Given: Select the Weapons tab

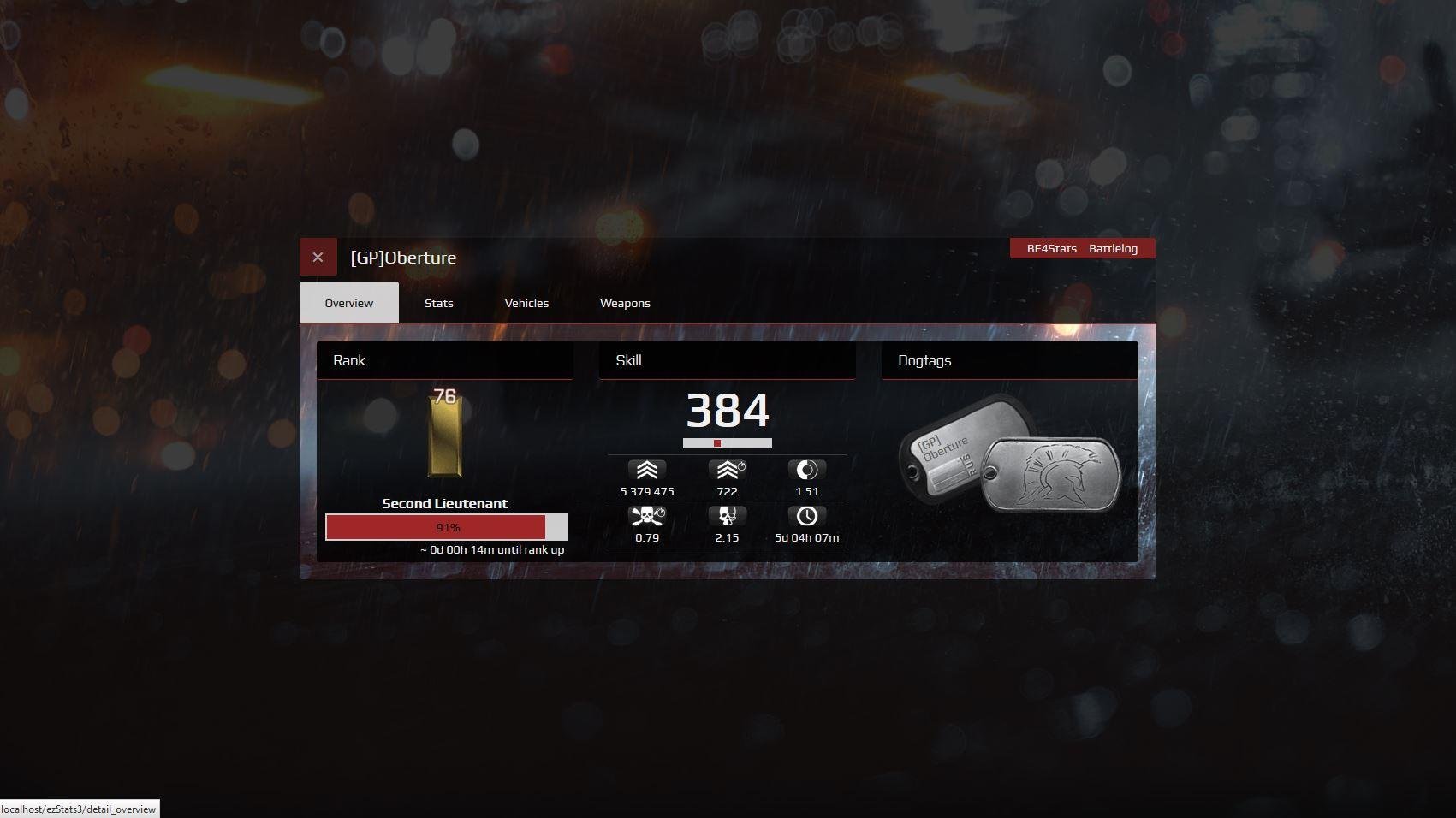Looking at the screenshot, I should click(x=625, y=303).
